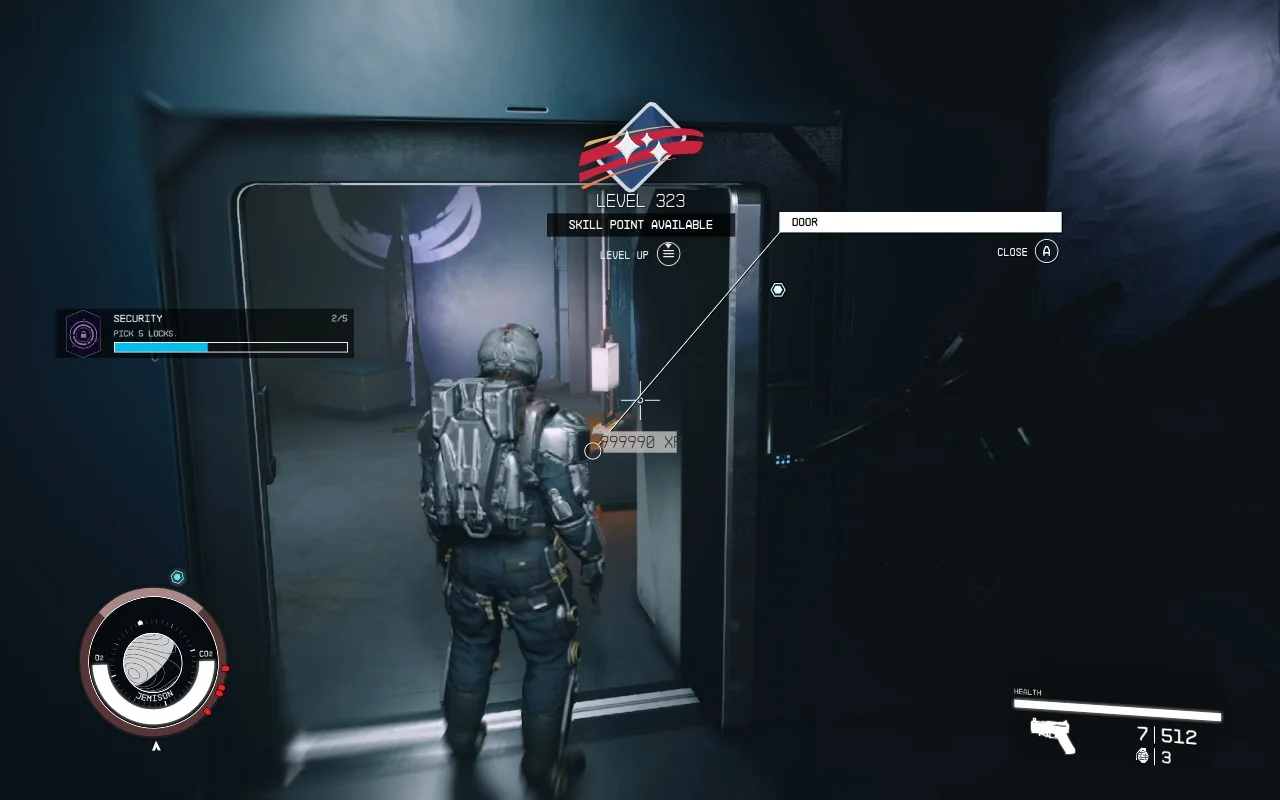The width and height of the screenshot is (1280, 800).
Task: Click the Skill Point Available banner
Action: [640, 225]
